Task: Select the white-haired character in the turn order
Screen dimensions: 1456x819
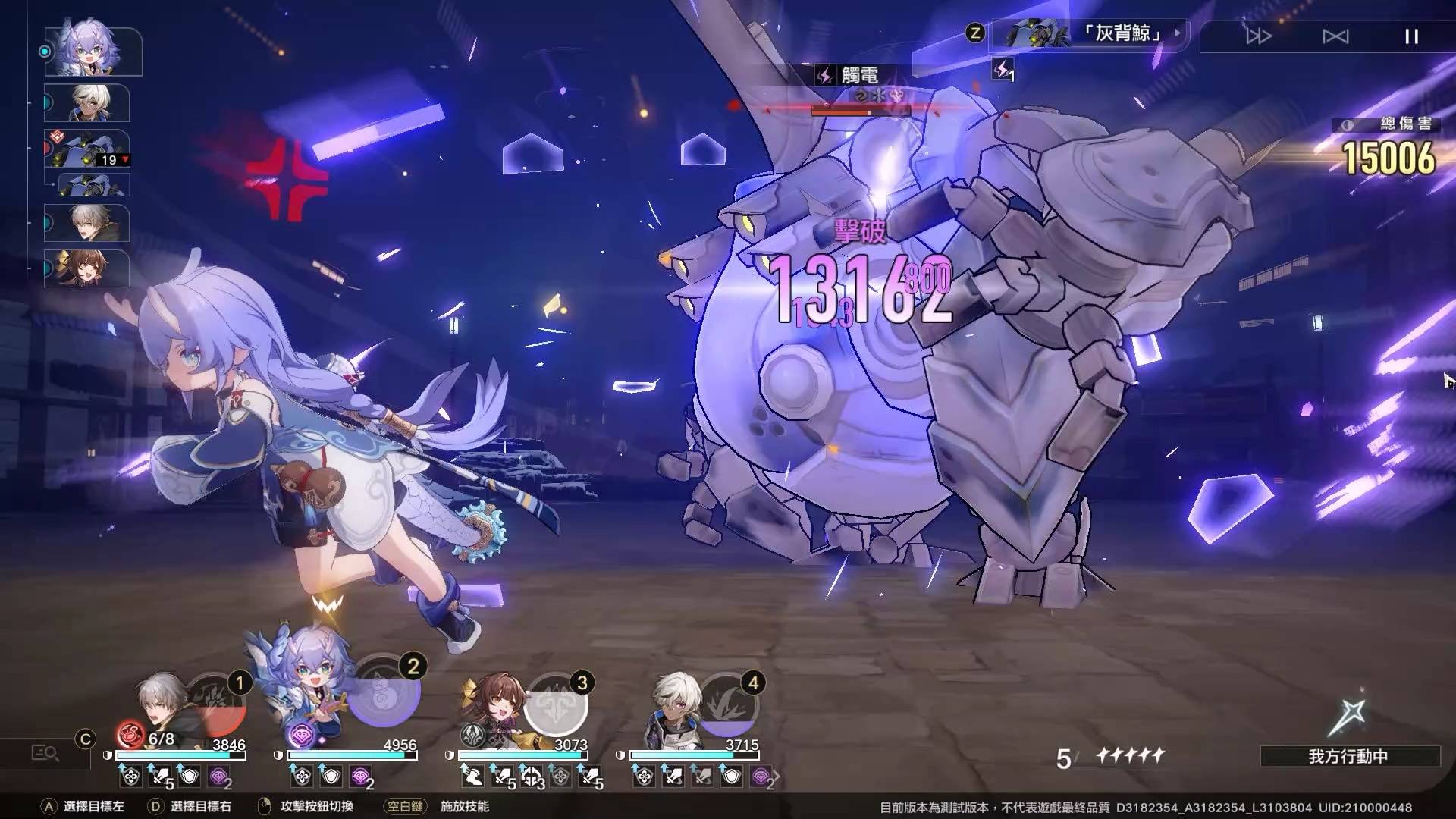Action: click(x=88, y=103)
